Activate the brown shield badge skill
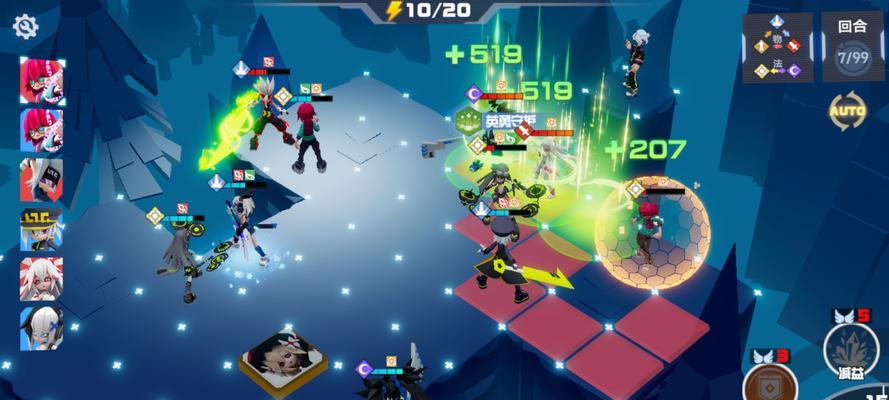889x400 pixels. tap(770, 384)
